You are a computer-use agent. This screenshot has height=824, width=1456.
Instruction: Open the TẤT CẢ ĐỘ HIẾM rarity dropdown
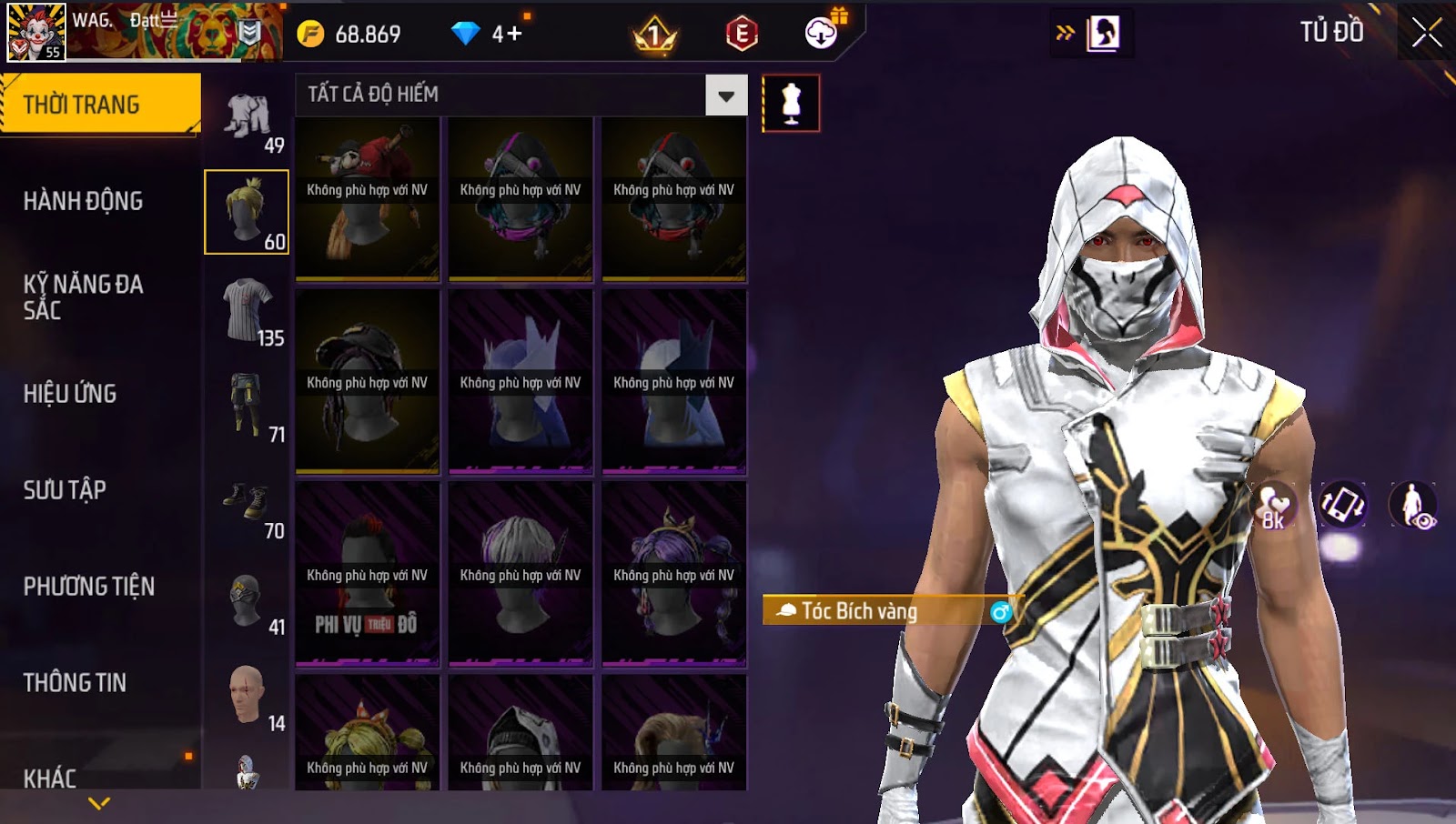[x=725, y=95]
